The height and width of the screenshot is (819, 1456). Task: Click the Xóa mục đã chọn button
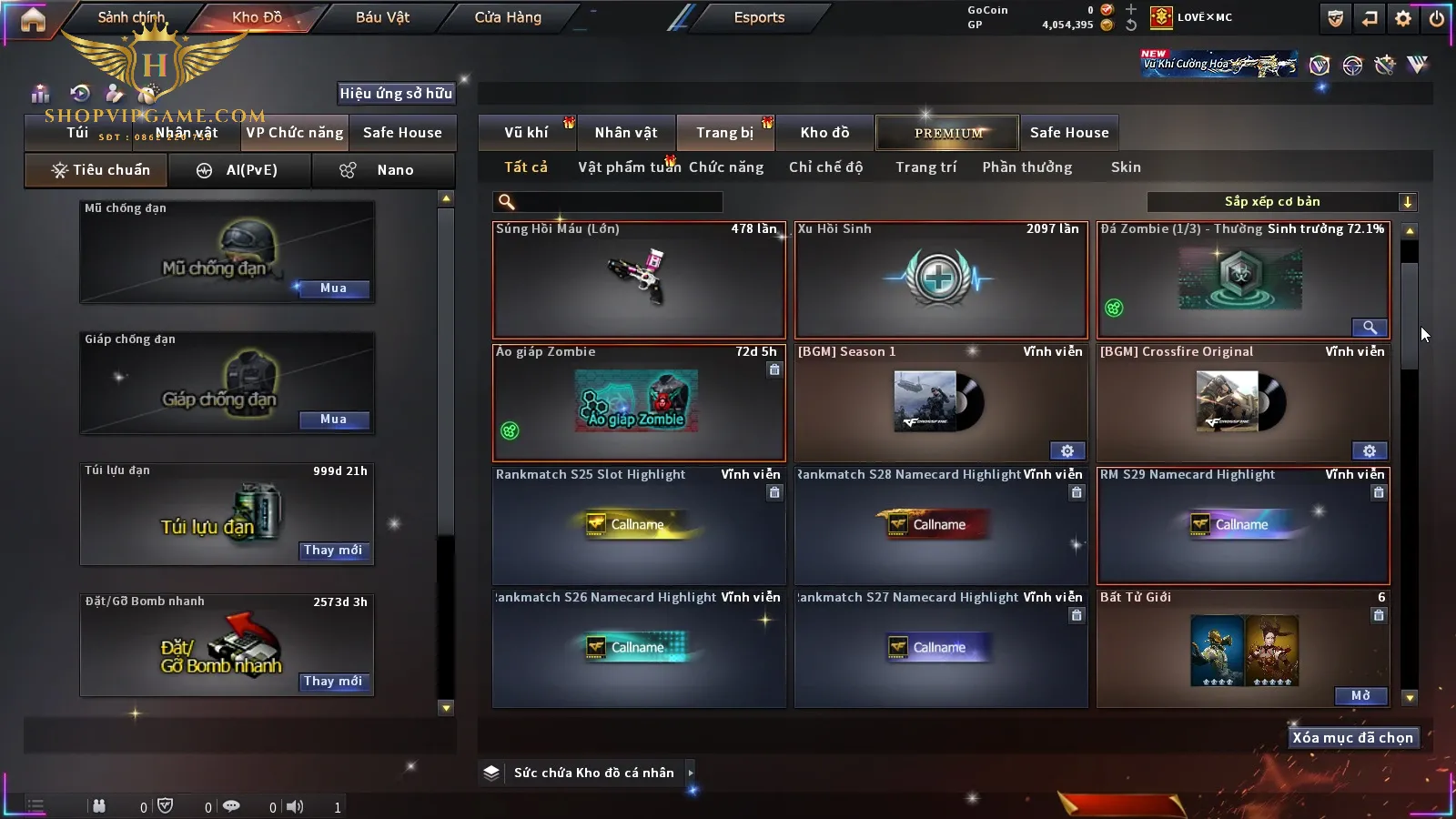(x=1352, y=738)
